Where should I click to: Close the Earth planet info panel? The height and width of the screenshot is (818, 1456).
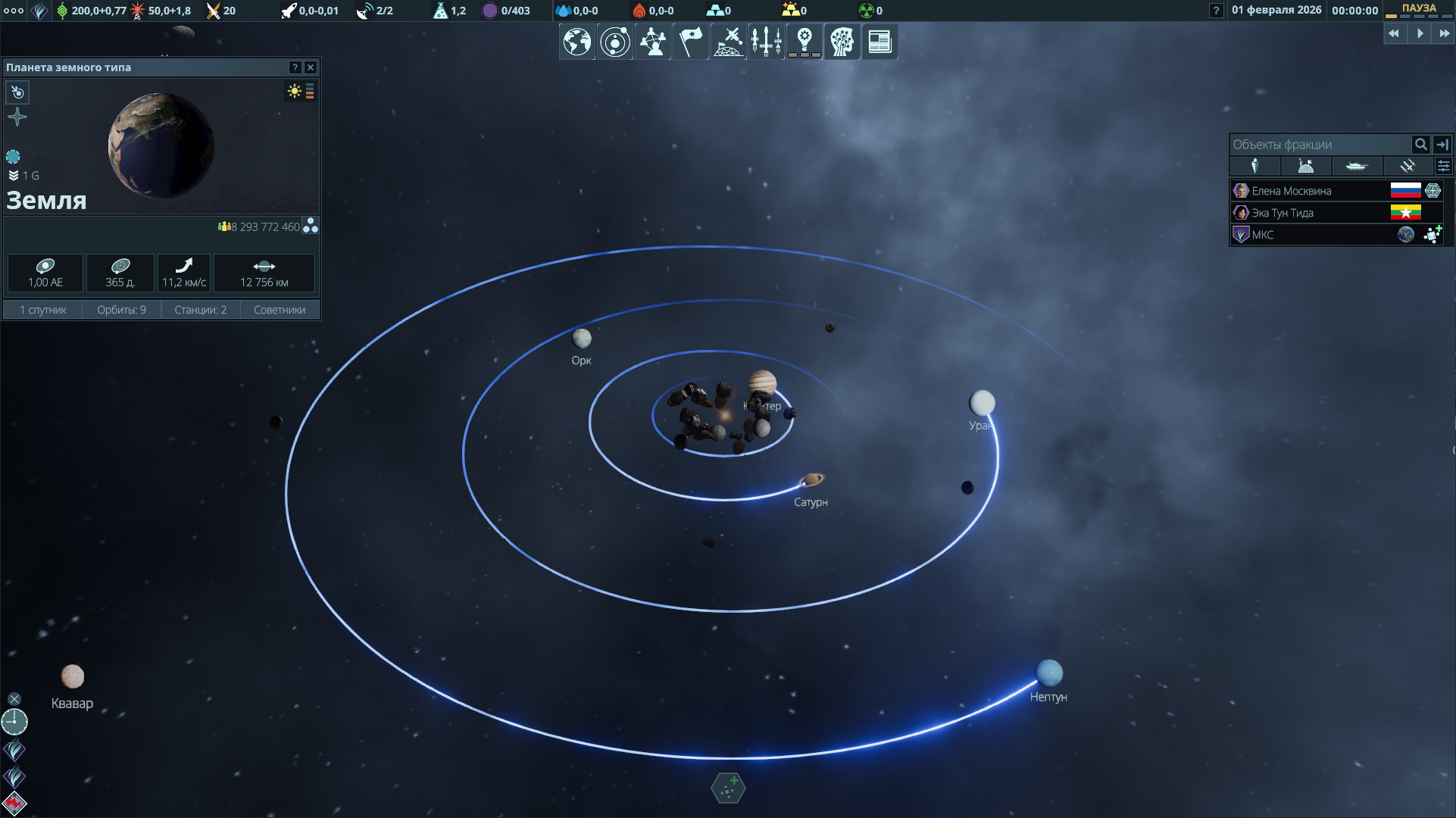click(311, 67)
